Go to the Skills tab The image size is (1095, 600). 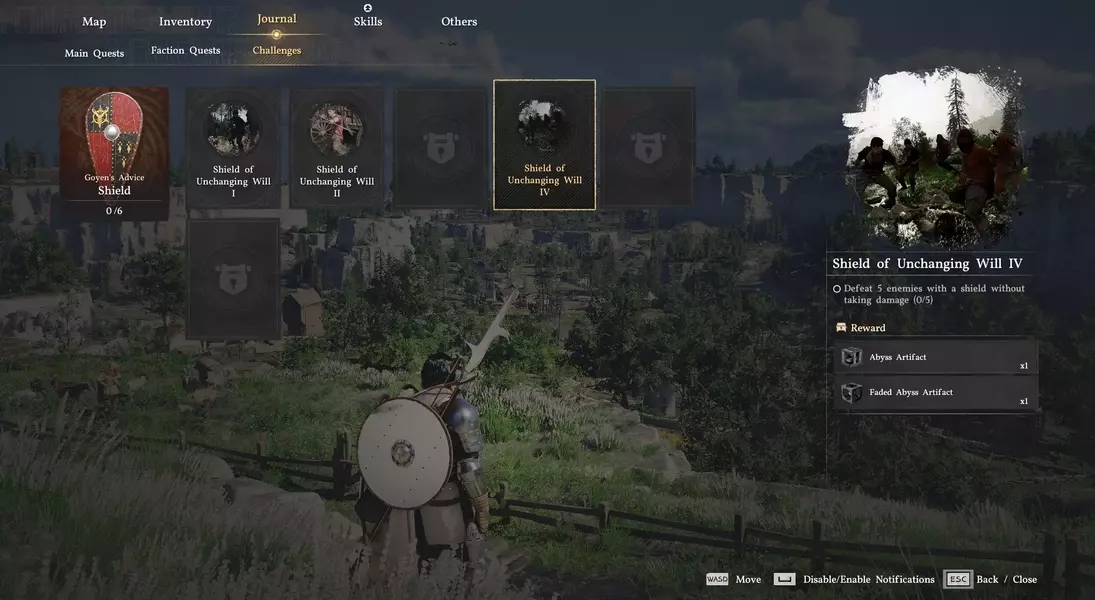click(368, 21)
